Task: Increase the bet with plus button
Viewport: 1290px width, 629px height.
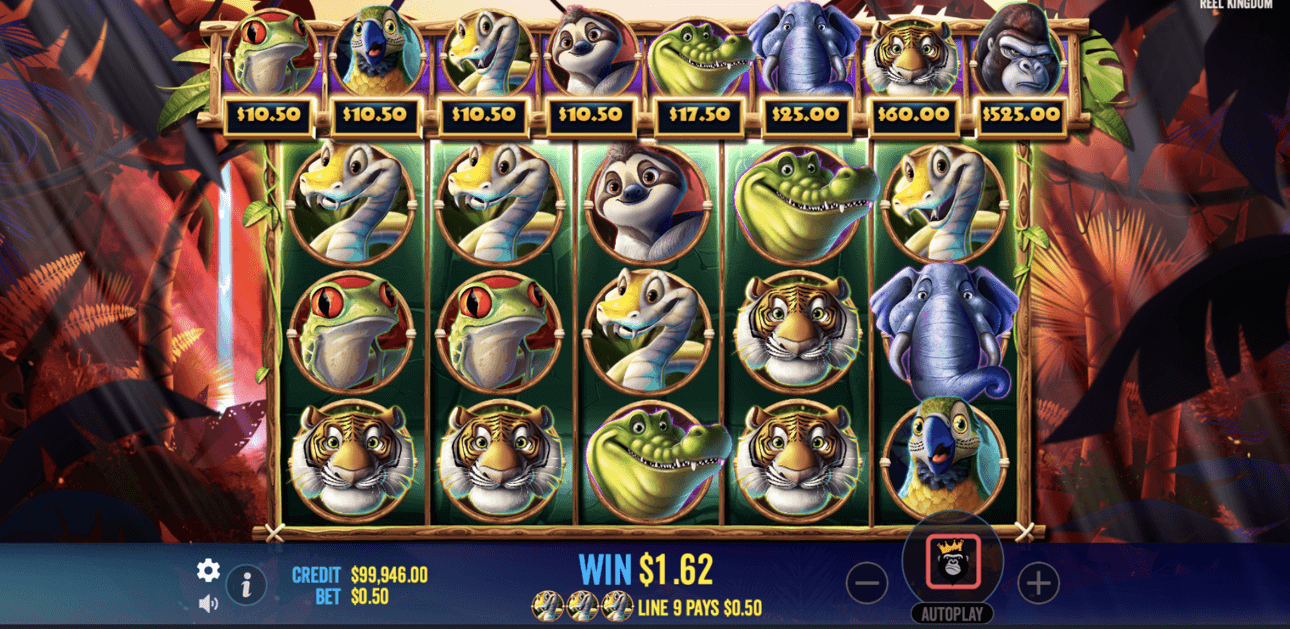Action: coord(1039,582)
